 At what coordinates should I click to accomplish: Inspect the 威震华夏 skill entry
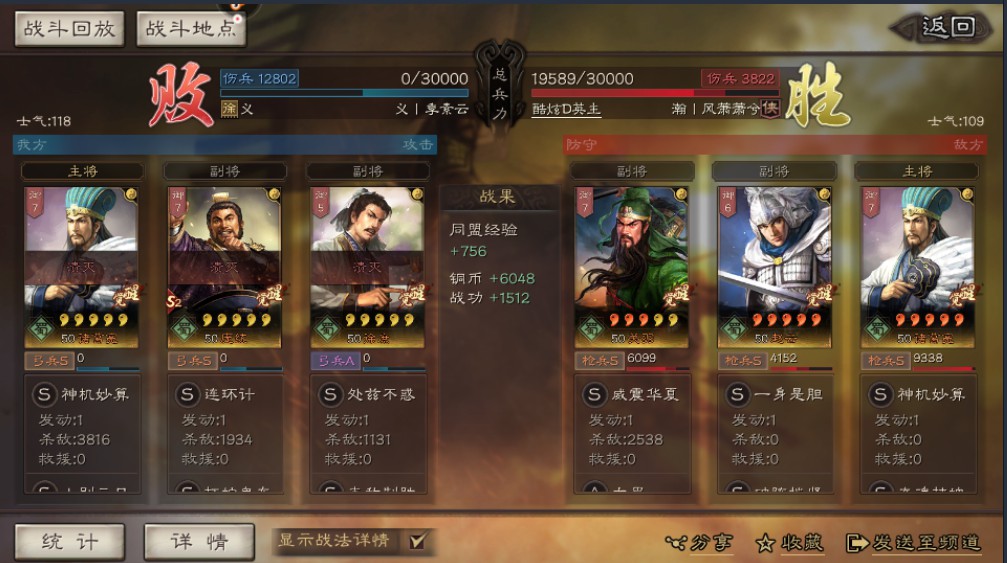pos(633,394)
